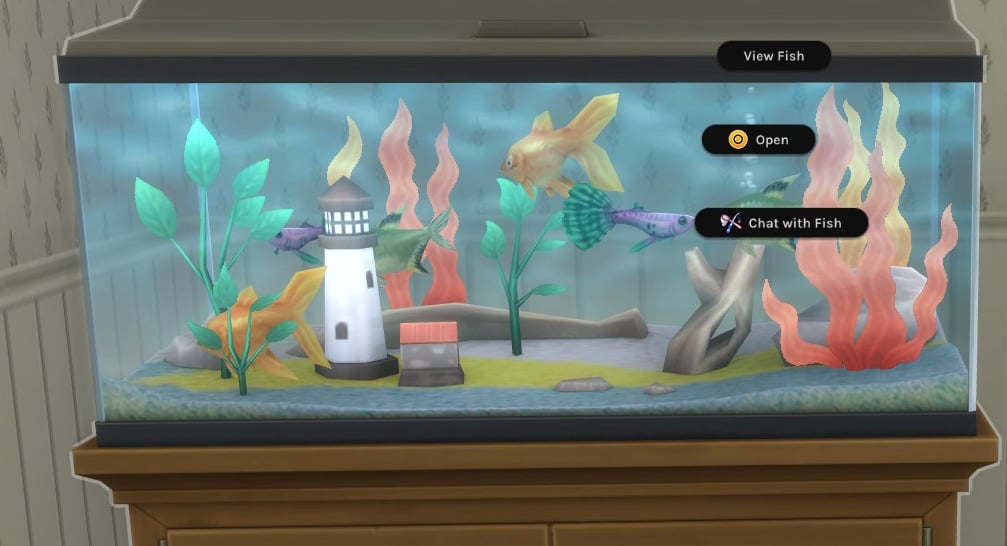
Task: Select the Open option
Action: coord(759,140)
